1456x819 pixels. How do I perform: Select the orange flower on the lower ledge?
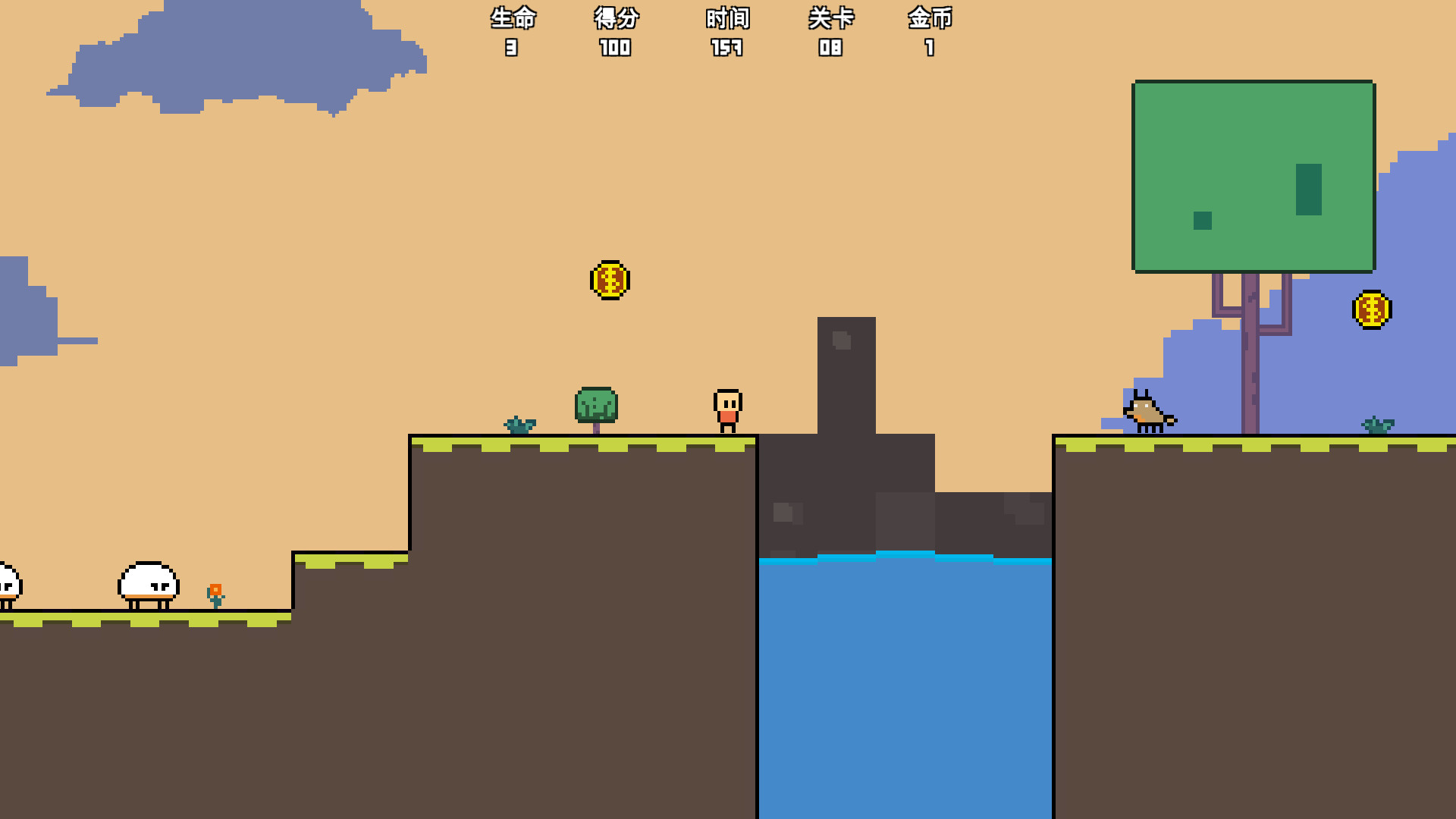click(215, 592)
